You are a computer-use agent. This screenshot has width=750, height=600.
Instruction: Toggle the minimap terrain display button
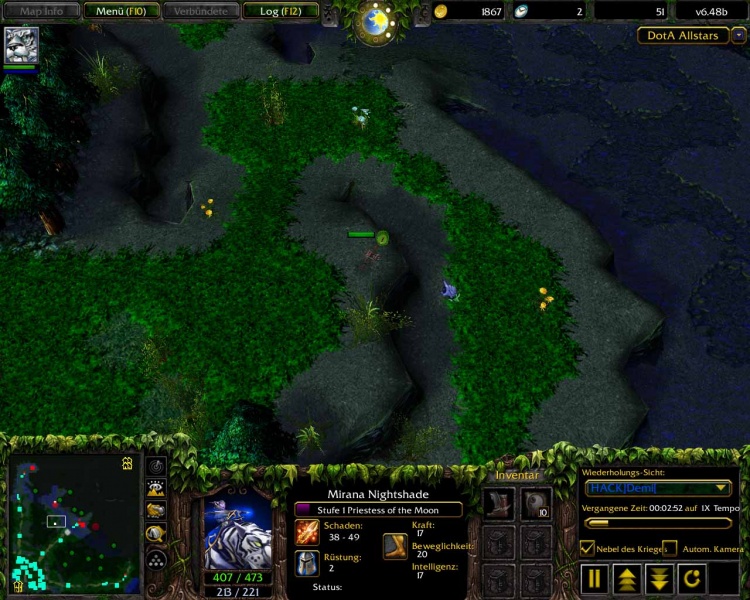[x=157, y=488]
